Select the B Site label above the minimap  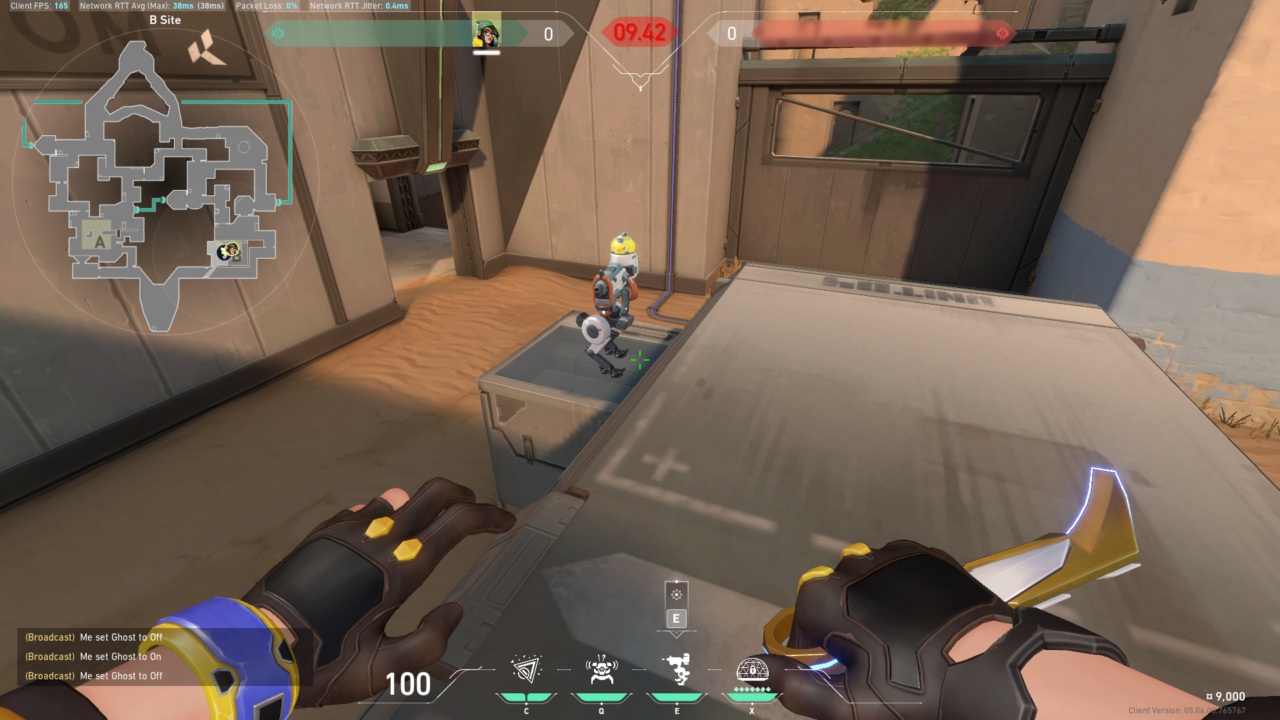point(166,20)
